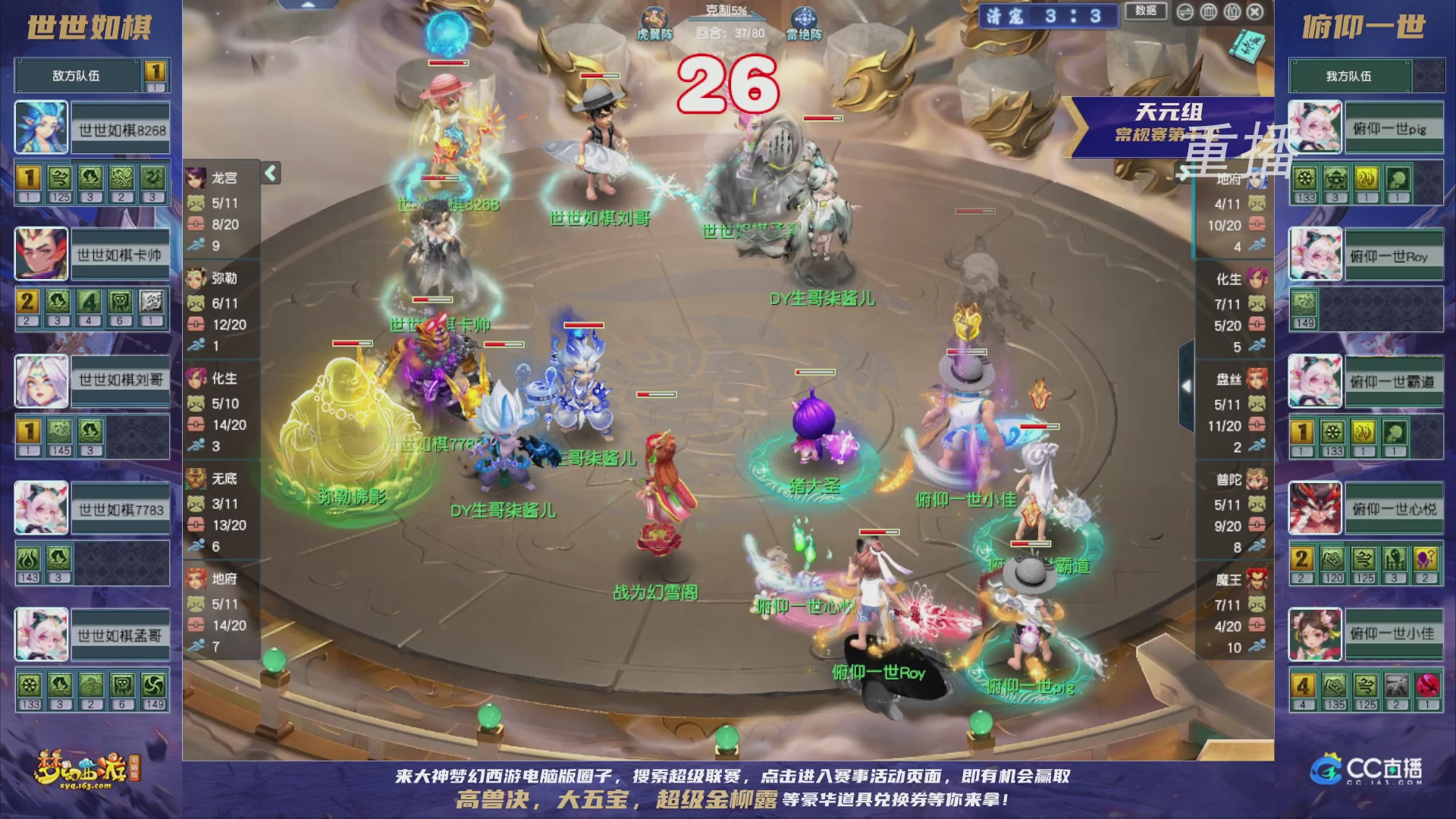Click the spectator/people icon in the top-right corner

1232,11
